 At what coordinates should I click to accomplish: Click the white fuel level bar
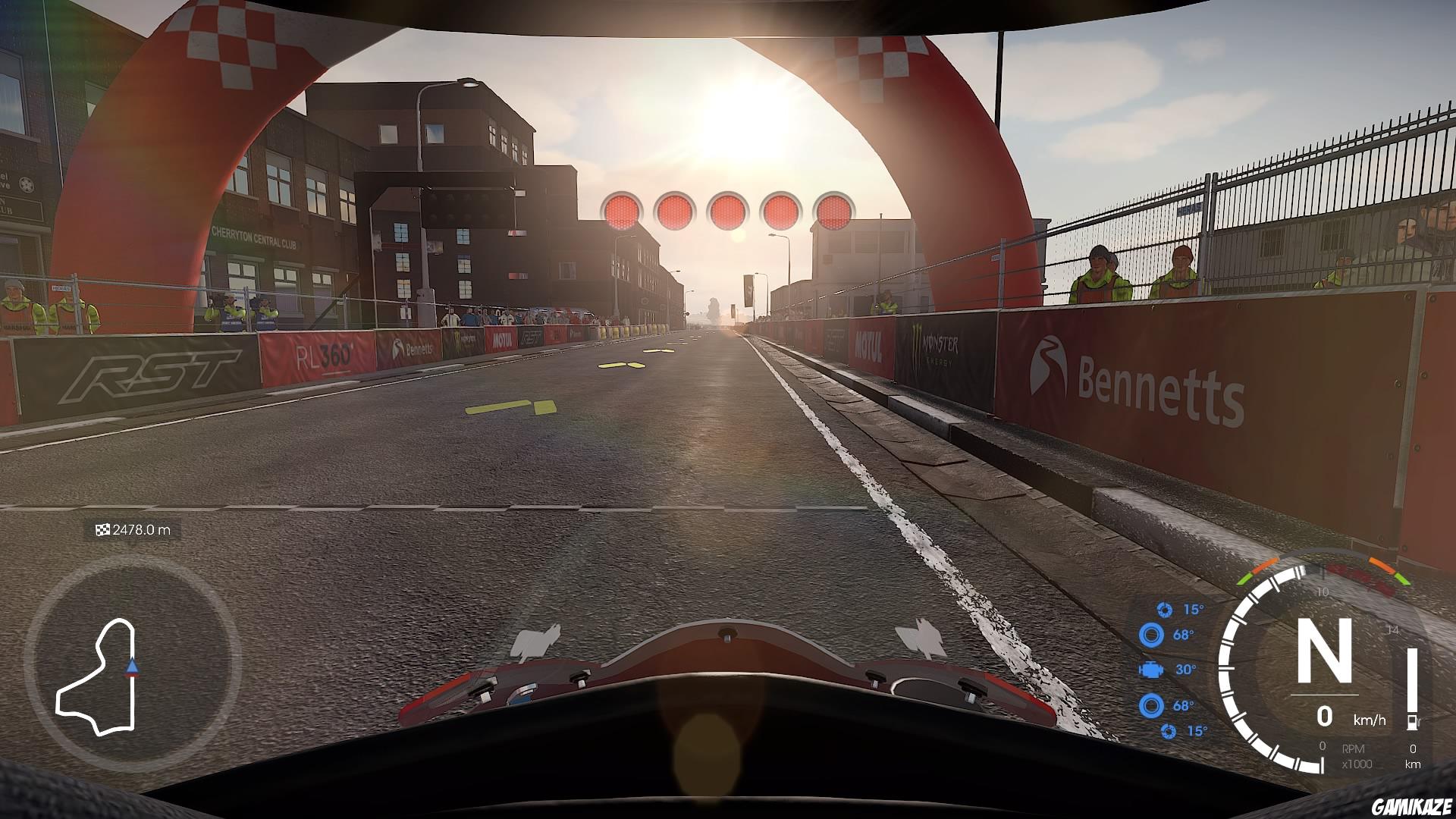click(1412, 680)
